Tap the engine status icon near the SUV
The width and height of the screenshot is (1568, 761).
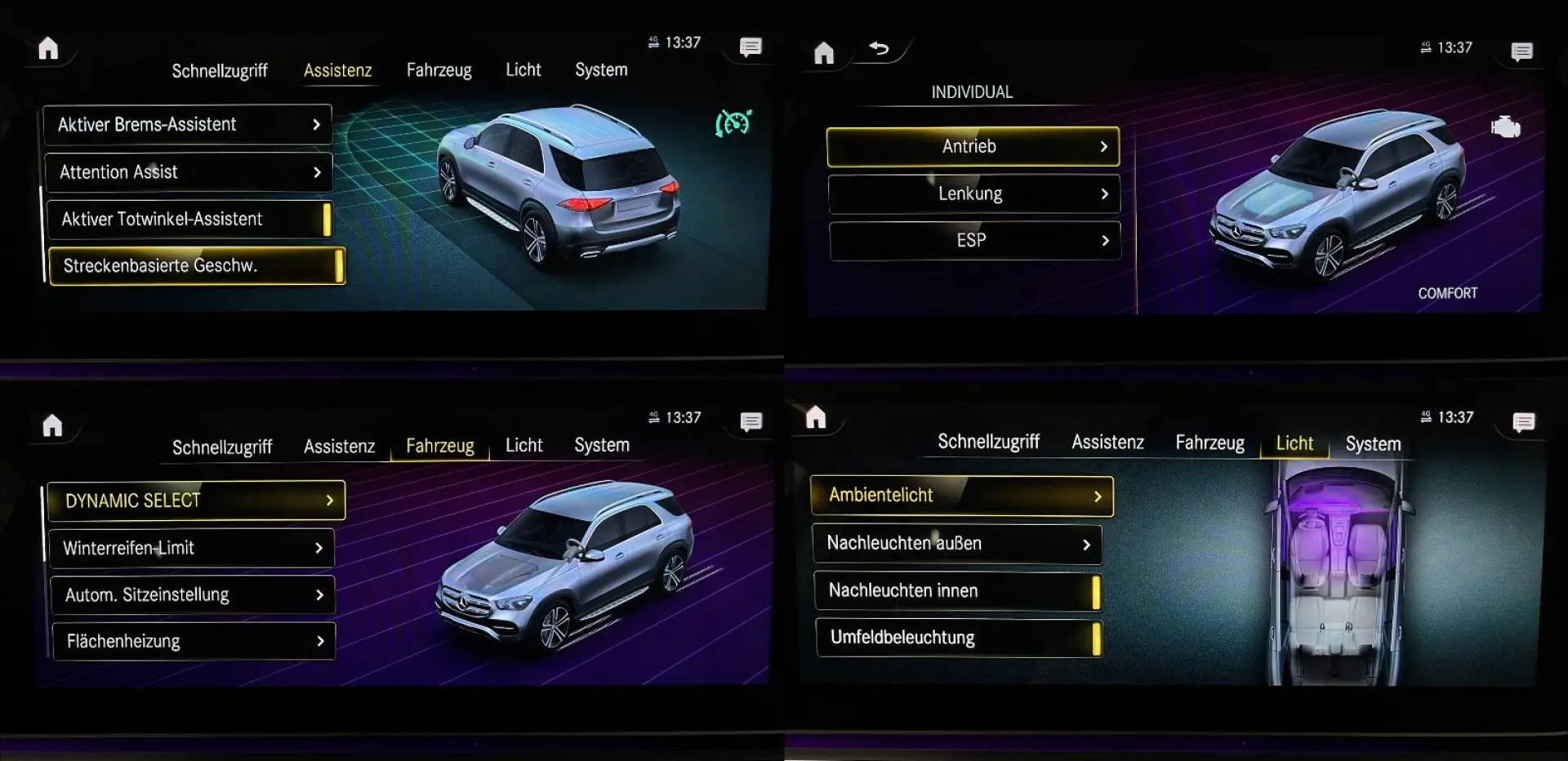[1507, 127]
